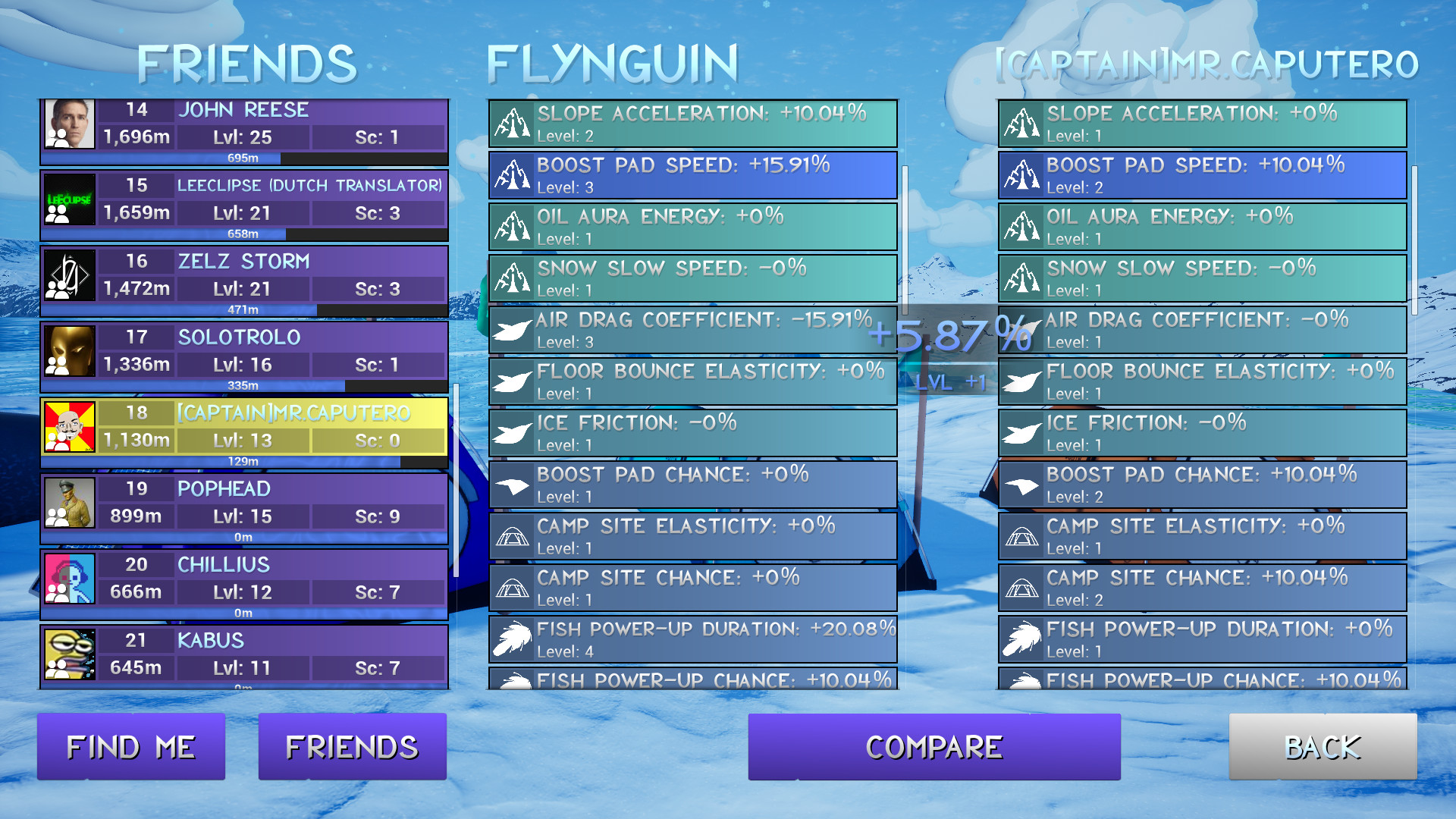
Task: Select the Fish Power-Up Chance fish icon in Caputero's column
Action: (x=1025, y=680)
